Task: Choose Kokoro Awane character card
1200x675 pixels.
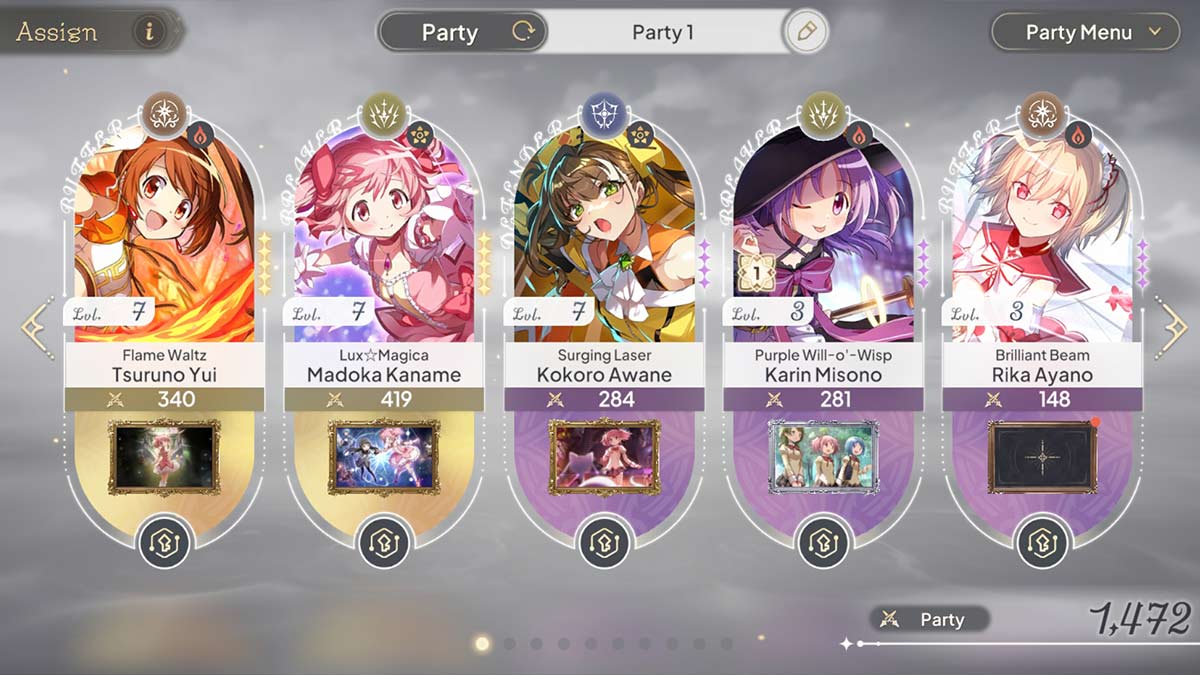Action: [x=603, y=240]
